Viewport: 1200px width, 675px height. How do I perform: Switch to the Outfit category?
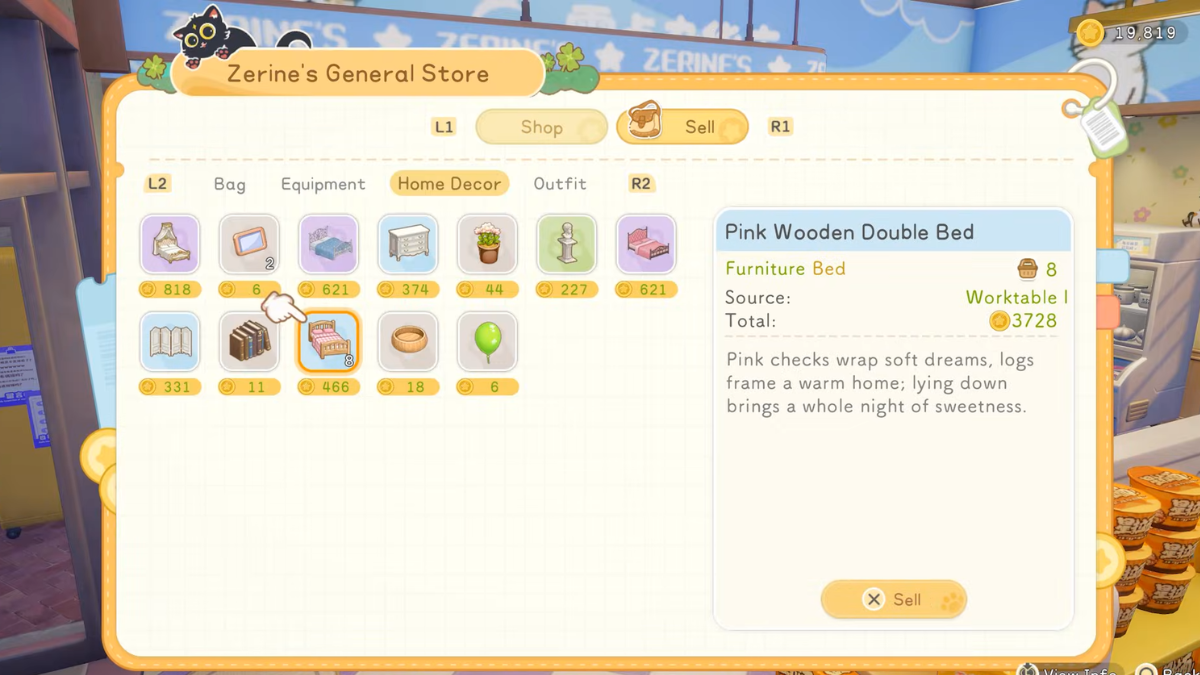560,184
